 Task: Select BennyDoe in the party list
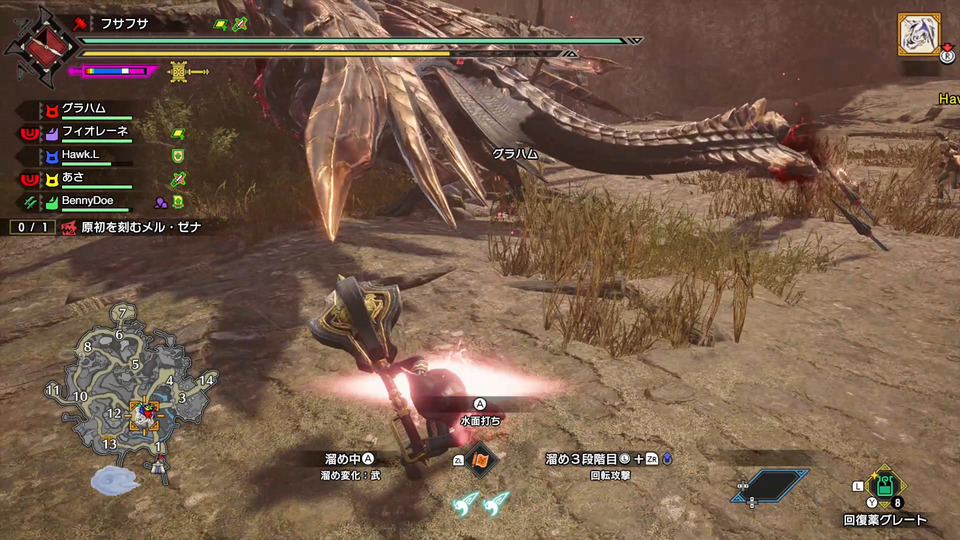87,201
